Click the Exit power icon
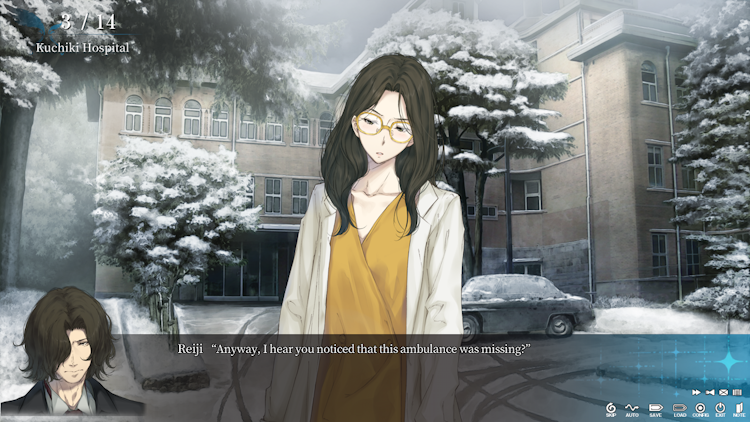 click(719, 408)
